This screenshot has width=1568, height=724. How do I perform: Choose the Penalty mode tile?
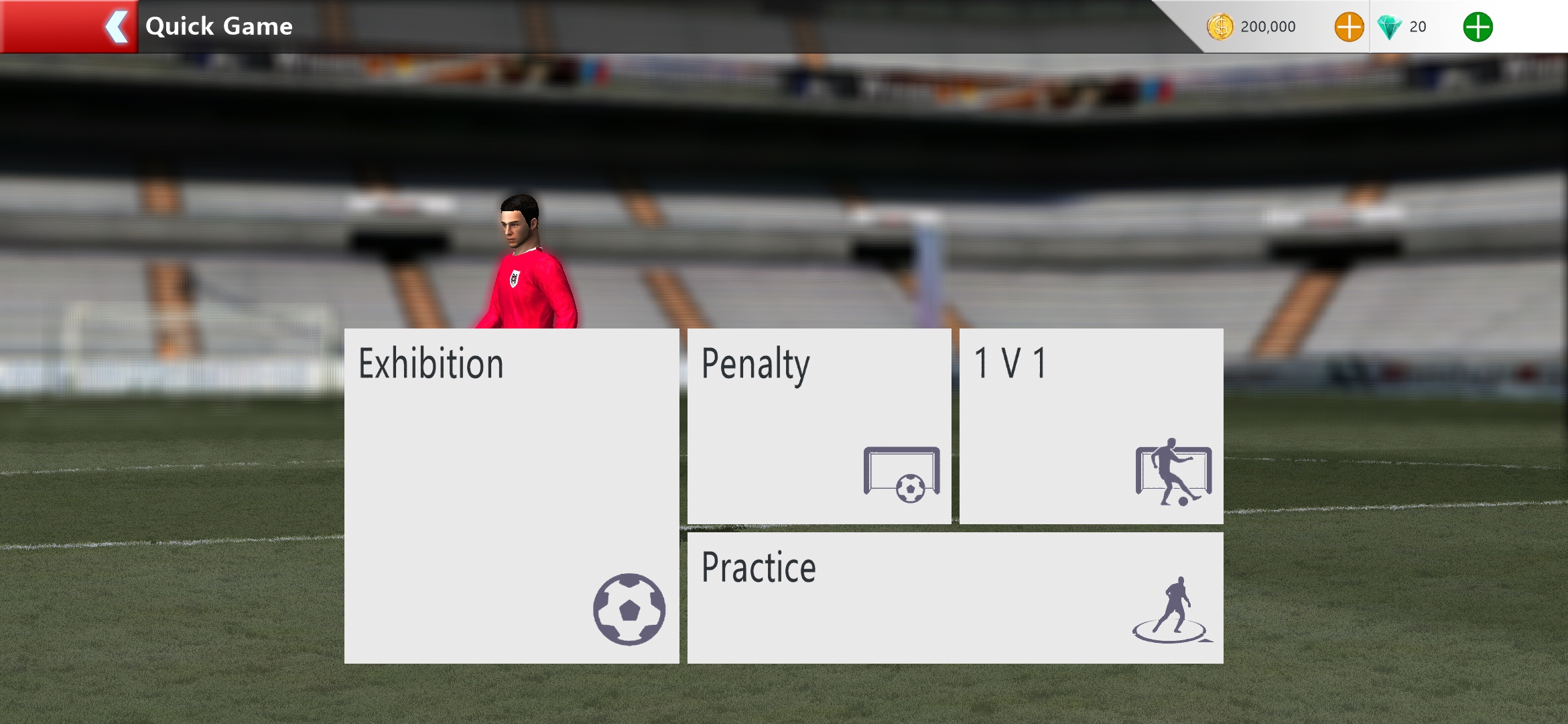click(819, 426)
